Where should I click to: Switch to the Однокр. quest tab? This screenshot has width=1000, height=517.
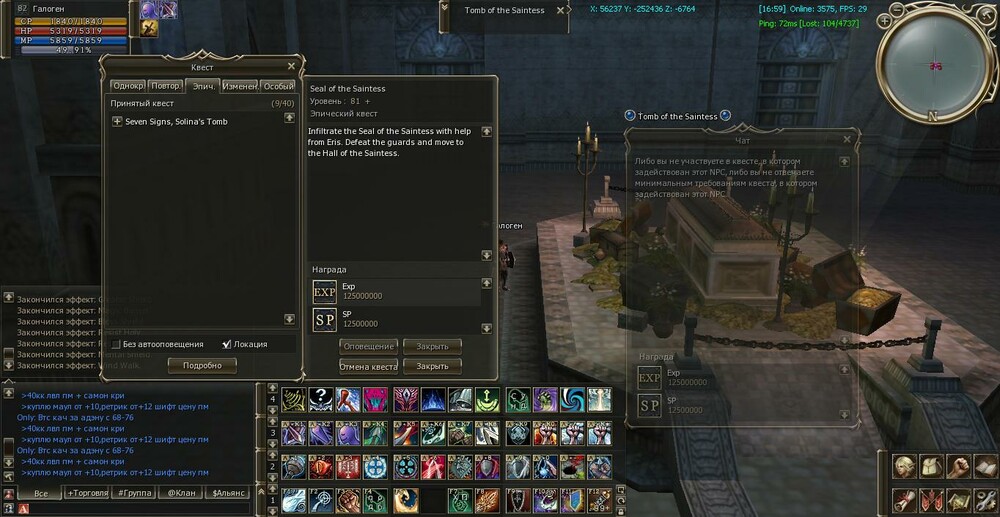128,86
